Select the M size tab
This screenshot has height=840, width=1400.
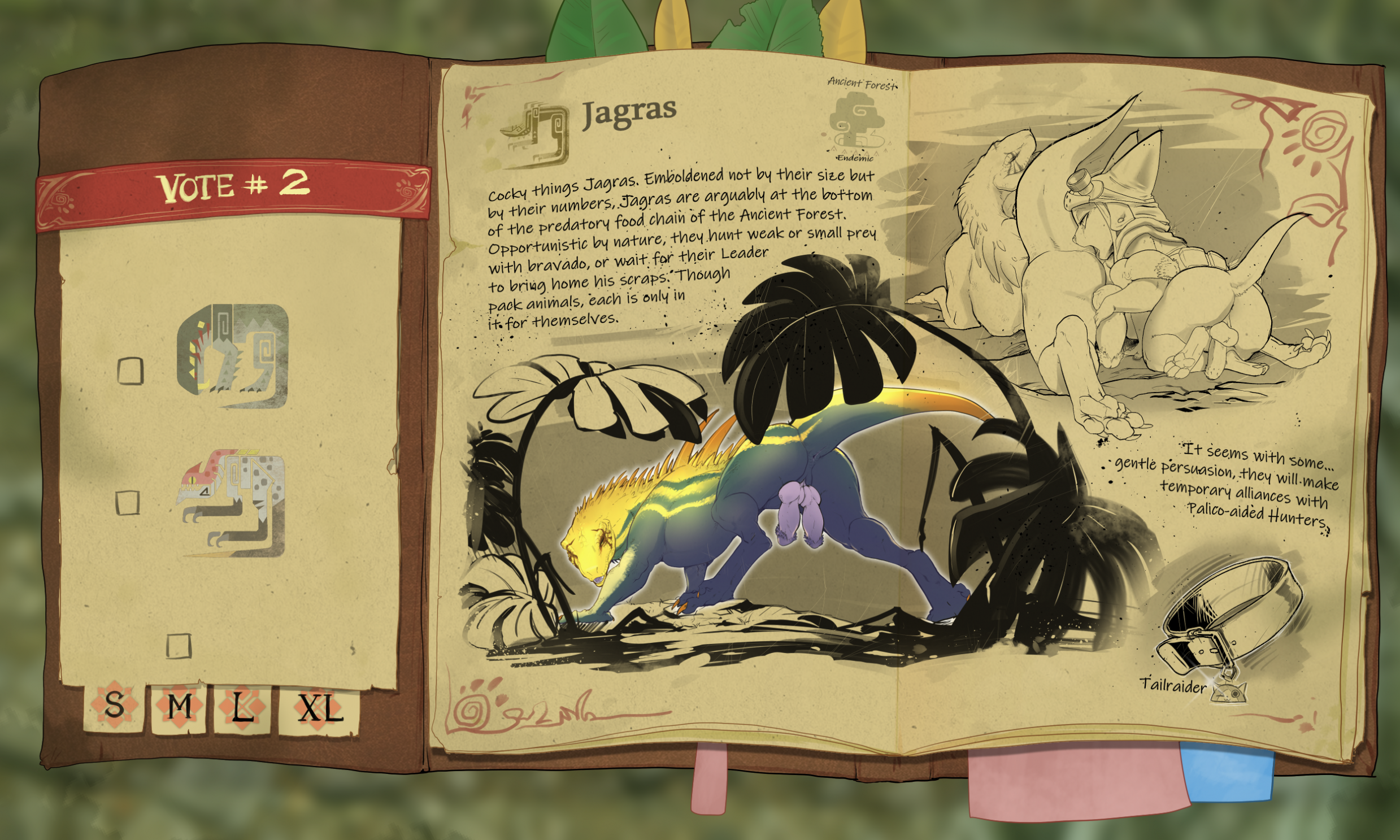[x=180, y=708]
